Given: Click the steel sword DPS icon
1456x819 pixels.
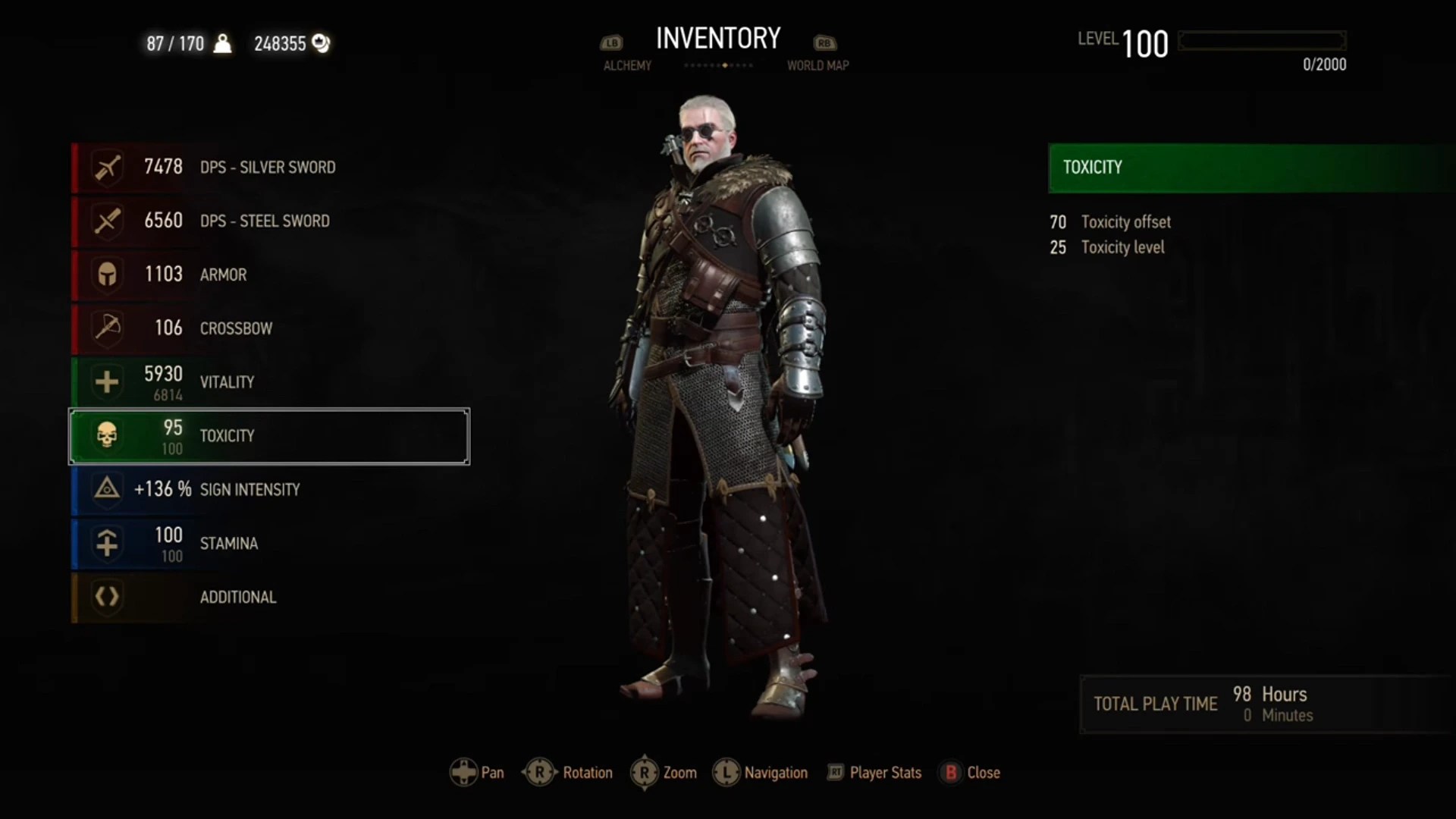Looking at the screenshot, I should (107, 221).
